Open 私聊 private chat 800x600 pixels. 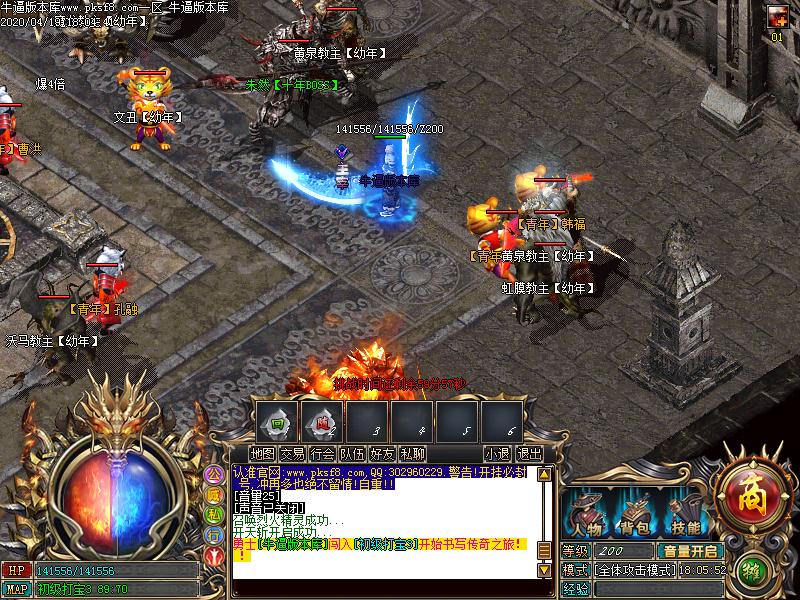coord(412,454)
